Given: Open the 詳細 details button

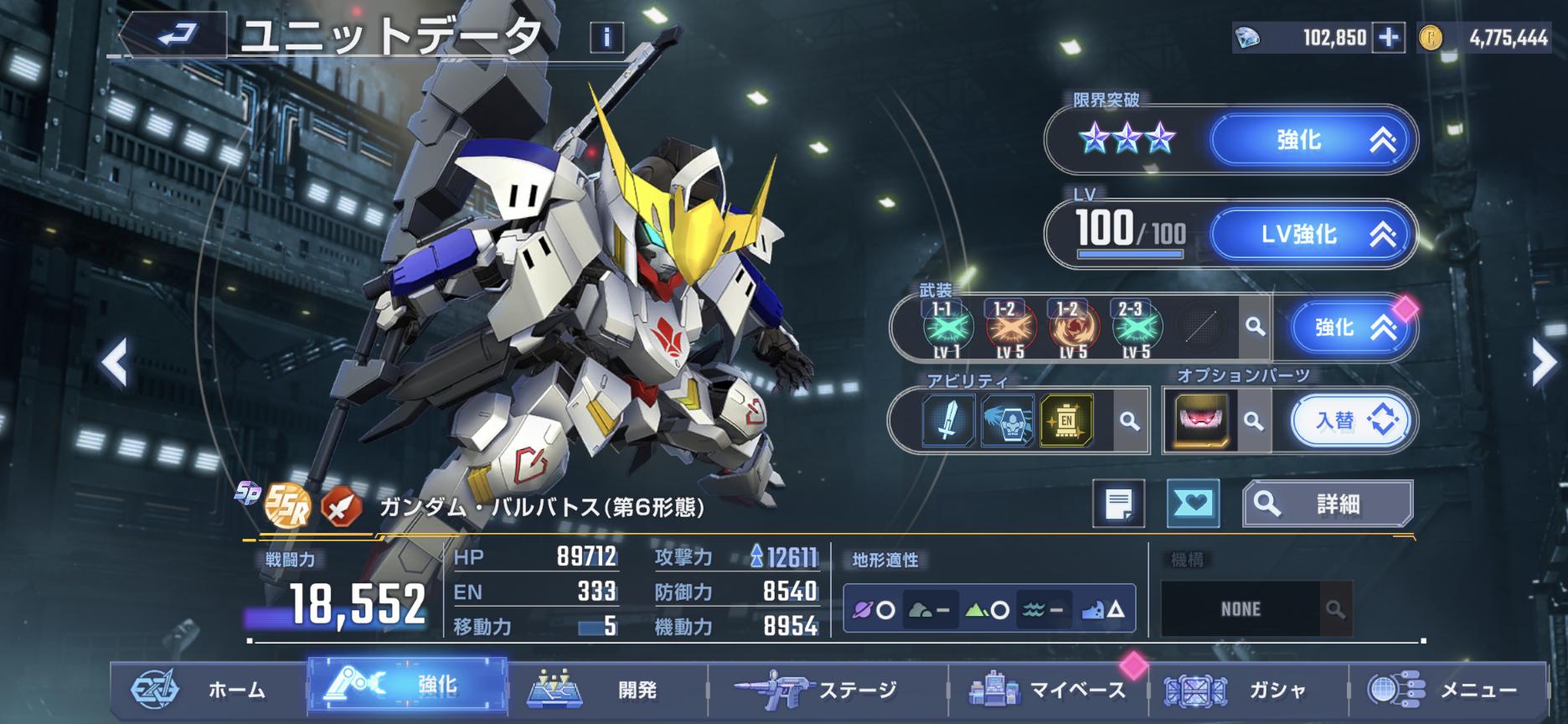Looking at the screenshot, I should pyautogui.click(x=1328, y=504).
